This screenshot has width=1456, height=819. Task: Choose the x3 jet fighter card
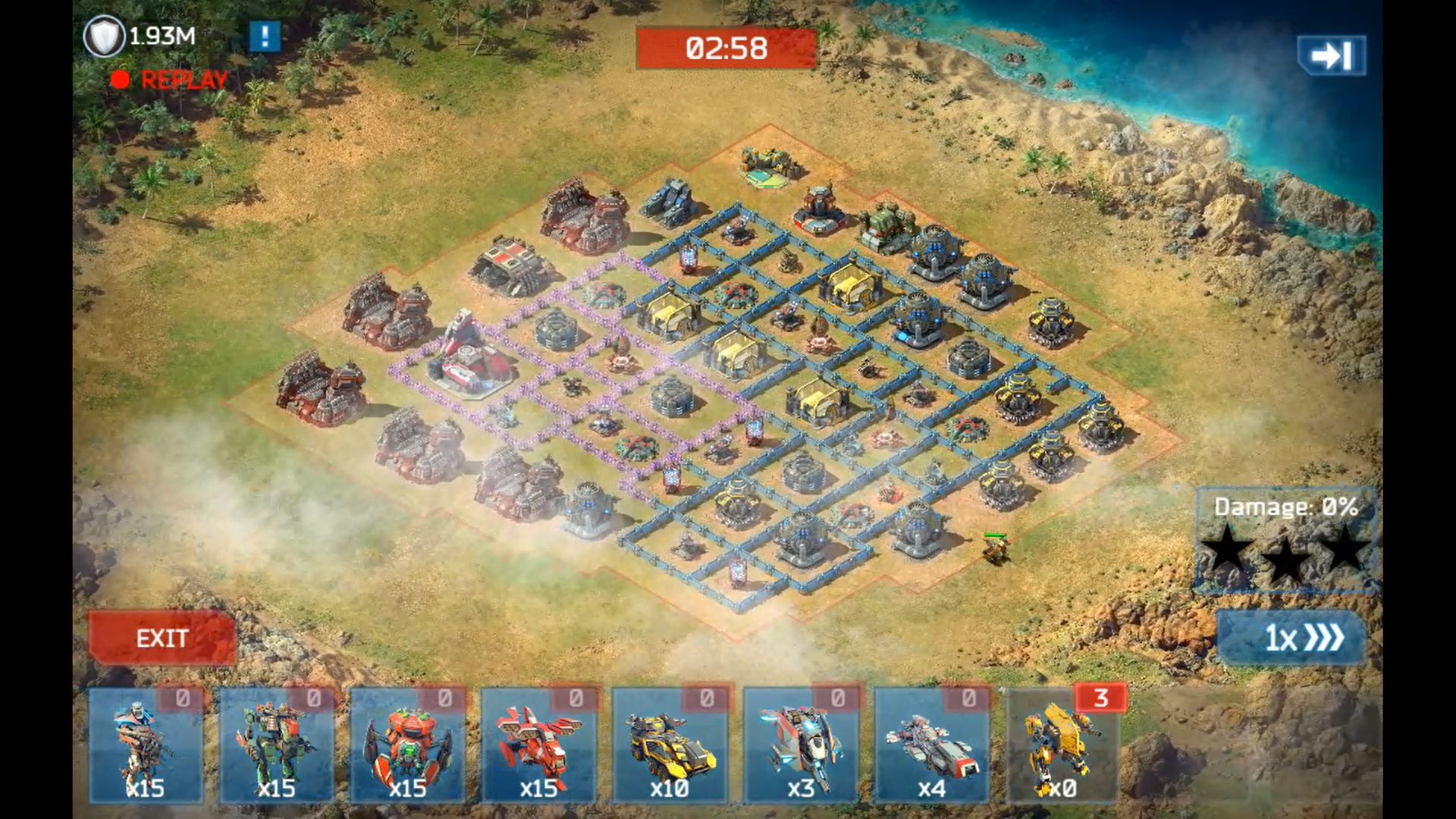coord(802,745)
